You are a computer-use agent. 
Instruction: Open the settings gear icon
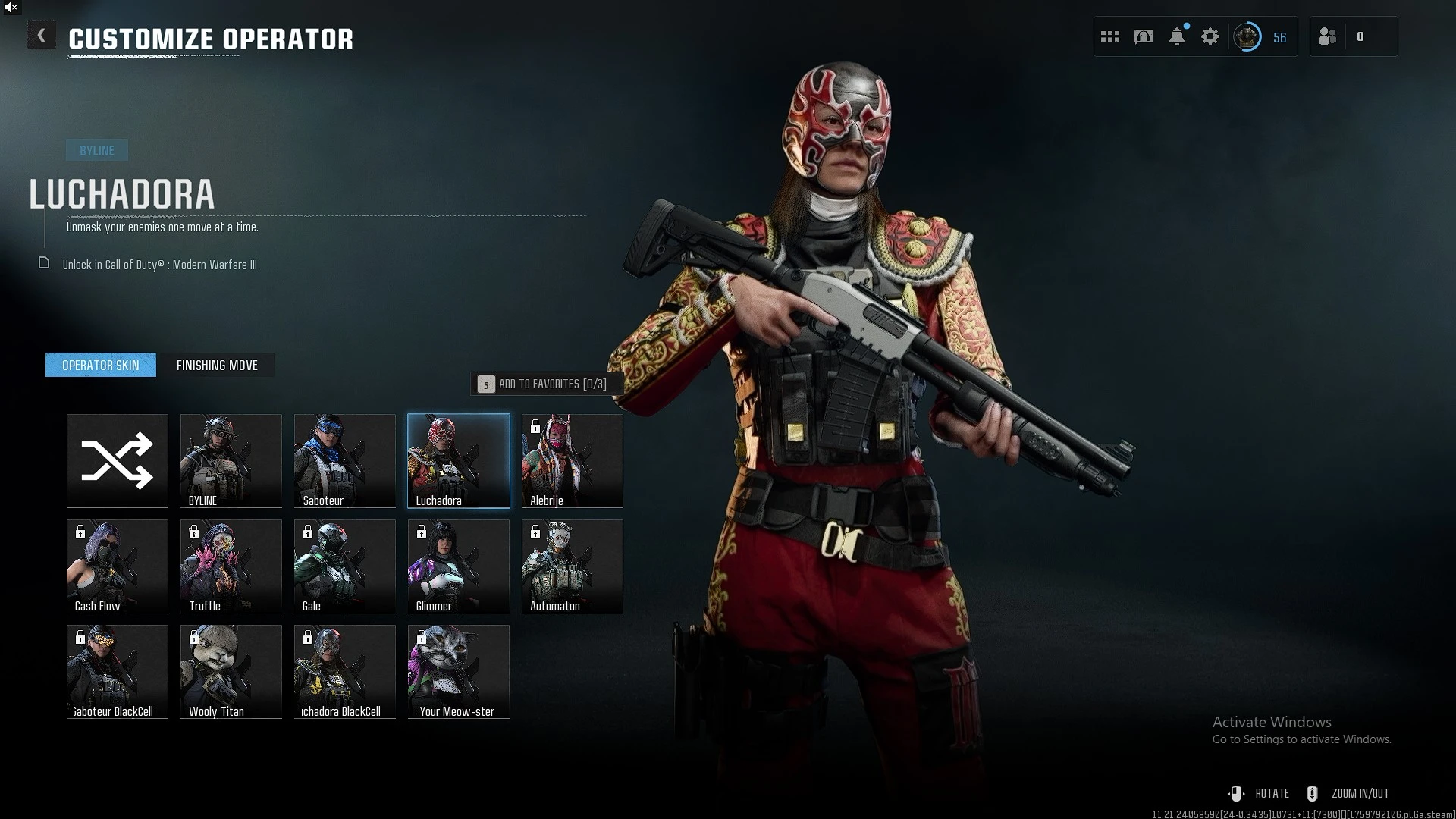(1210, 36)
